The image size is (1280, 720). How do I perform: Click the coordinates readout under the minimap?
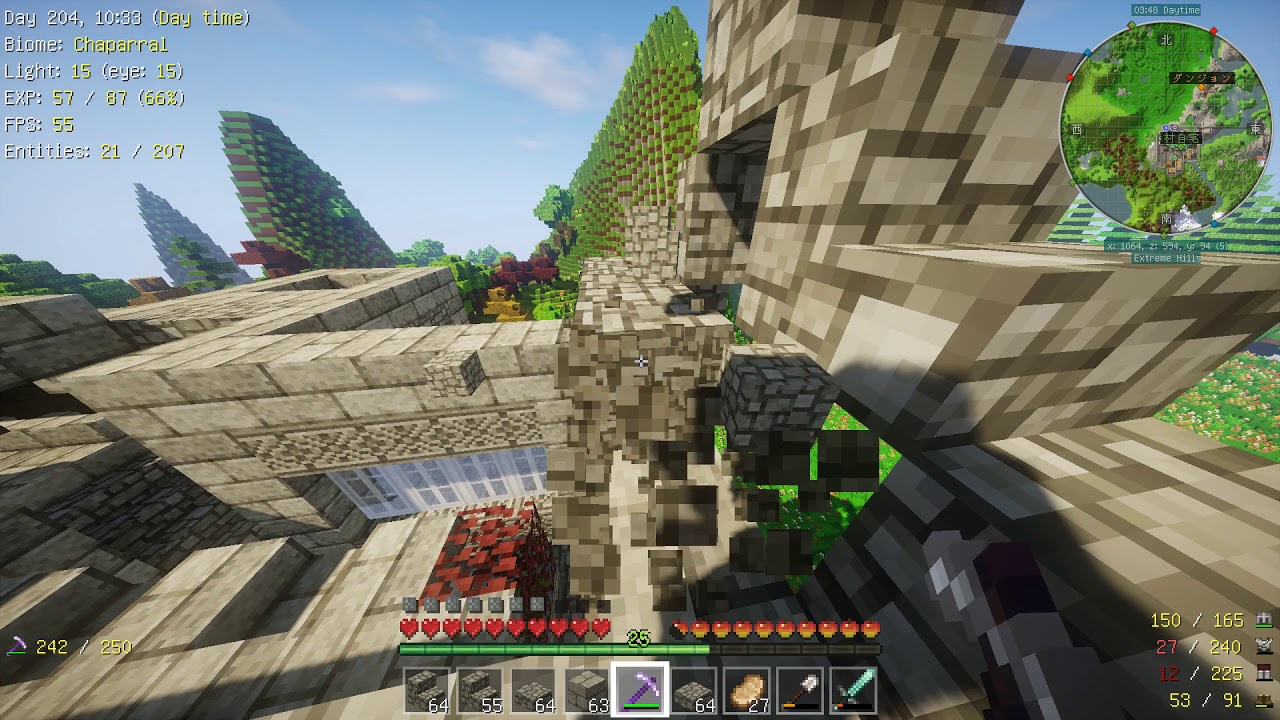(1169, 246)
